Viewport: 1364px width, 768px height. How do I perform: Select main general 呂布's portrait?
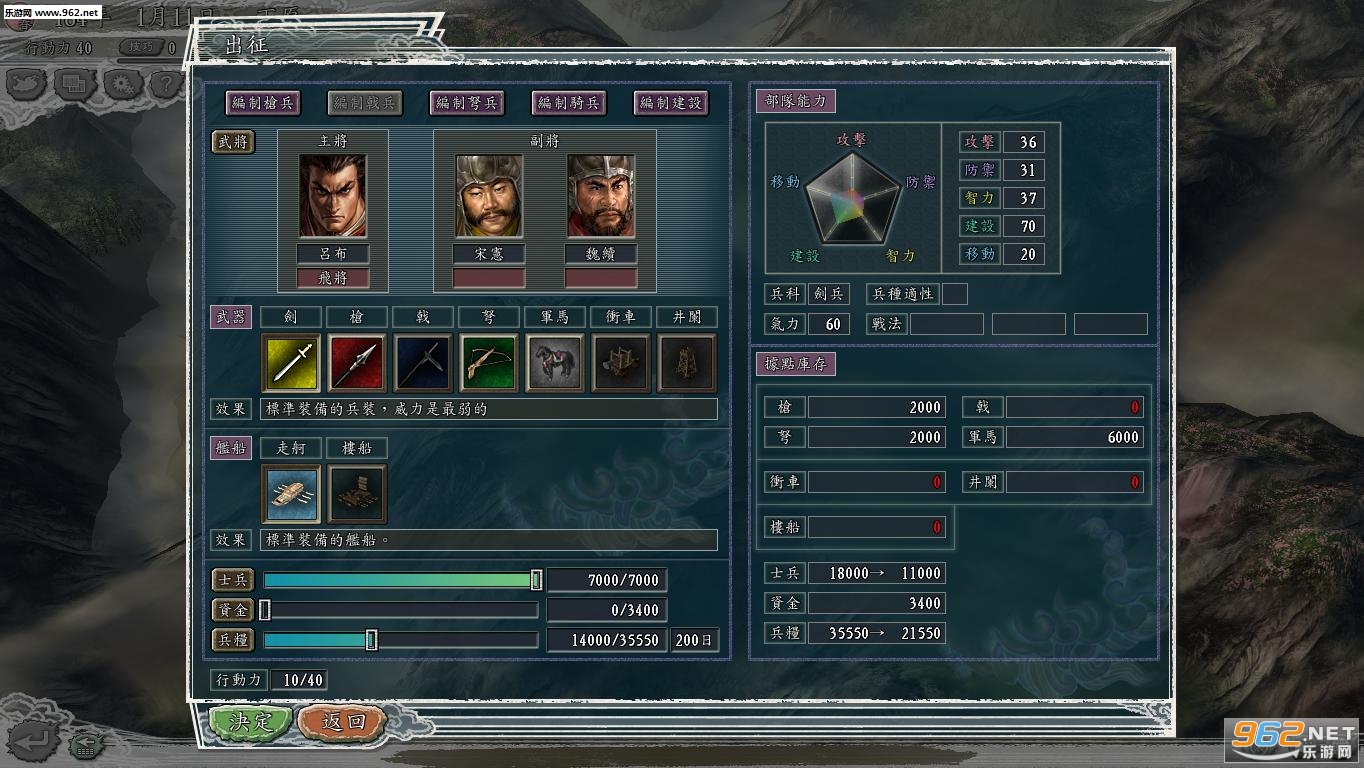click(332, 196)
